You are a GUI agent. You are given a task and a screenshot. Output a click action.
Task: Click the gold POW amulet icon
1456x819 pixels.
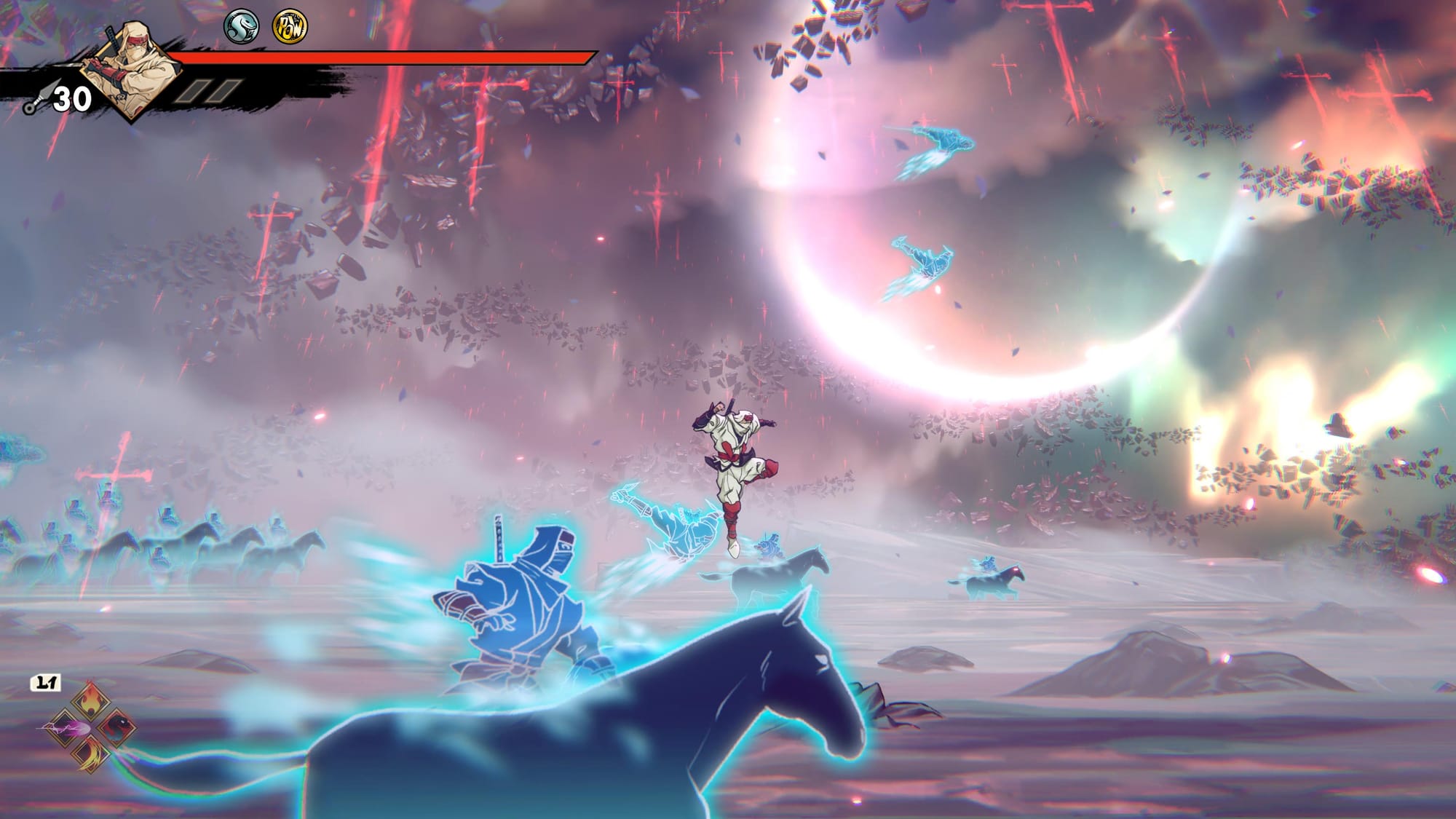(290, 27)
